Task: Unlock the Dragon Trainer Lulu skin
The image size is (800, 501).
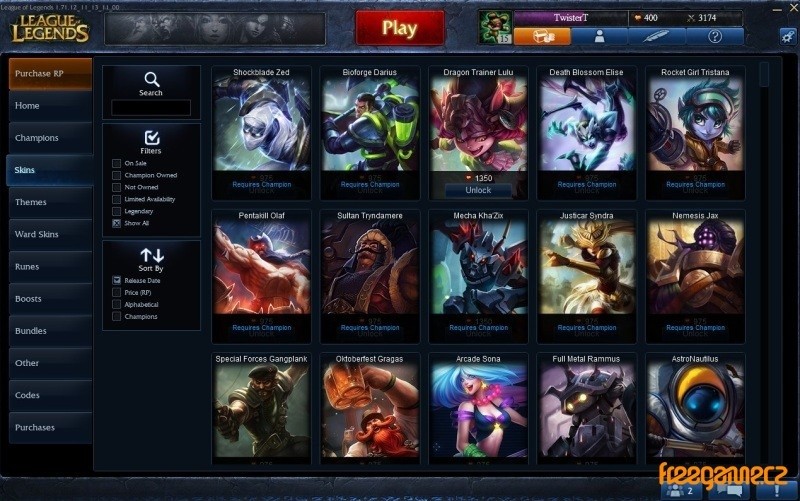Action: pos(478,190)
